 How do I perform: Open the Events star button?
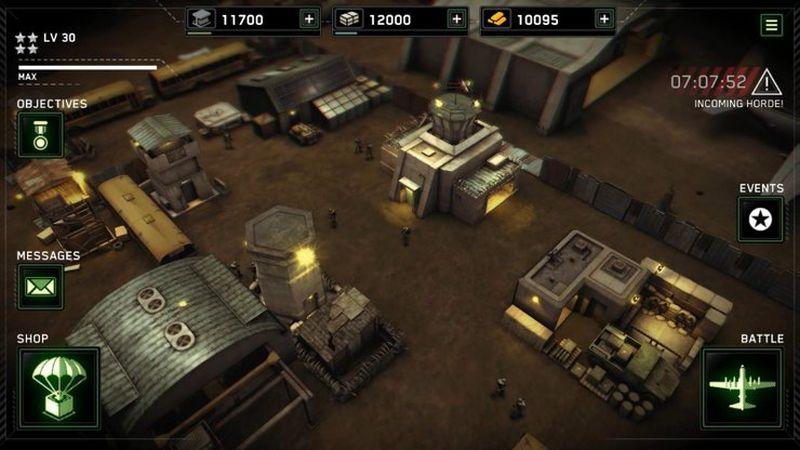pyautogui.click(x=760, y=218)
